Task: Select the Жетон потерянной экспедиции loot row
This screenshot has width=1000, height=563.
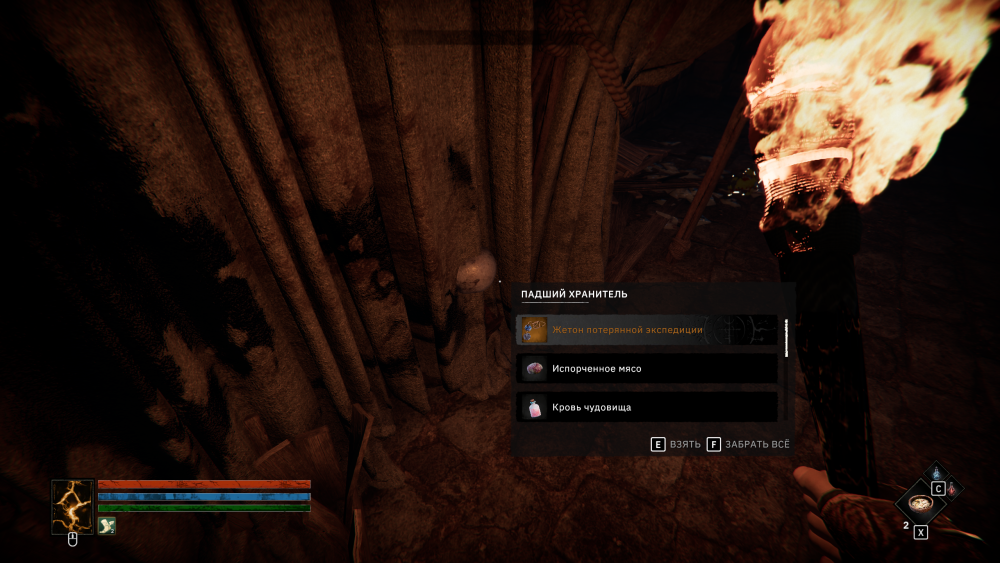Action: coord(646,330)
